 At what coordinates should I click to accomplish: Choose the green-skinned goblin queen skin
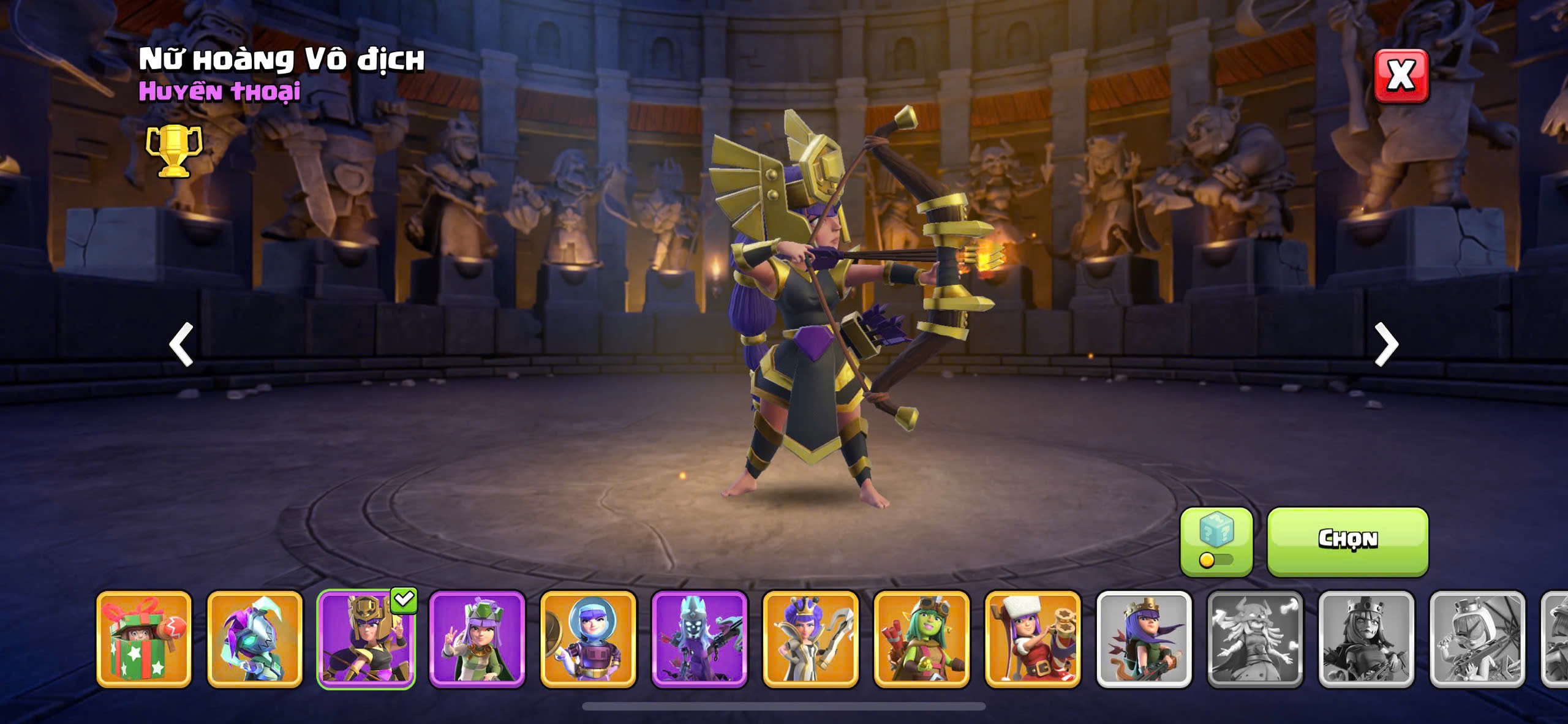[922, 638]
